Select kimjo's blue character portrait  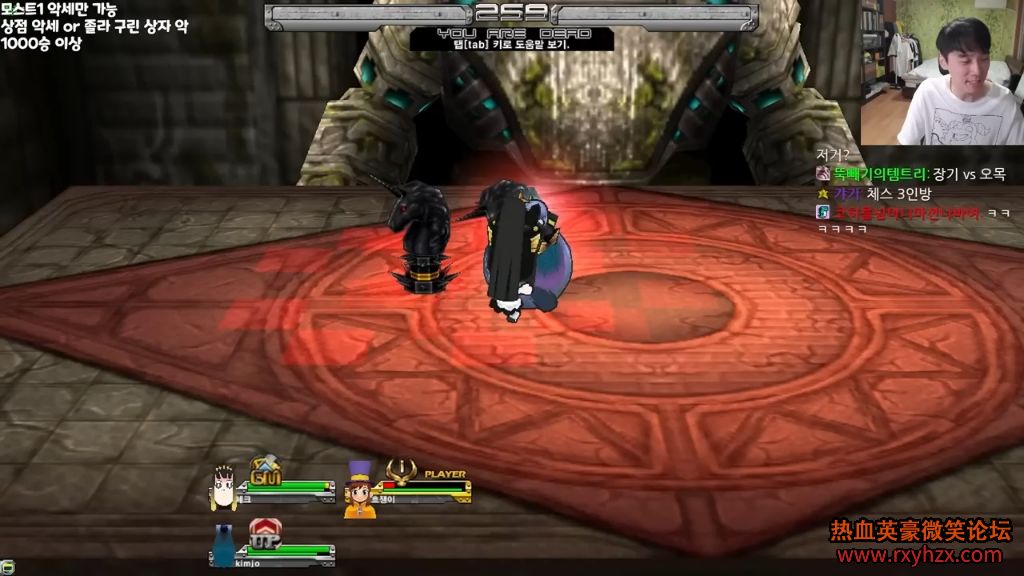point(224,544)
